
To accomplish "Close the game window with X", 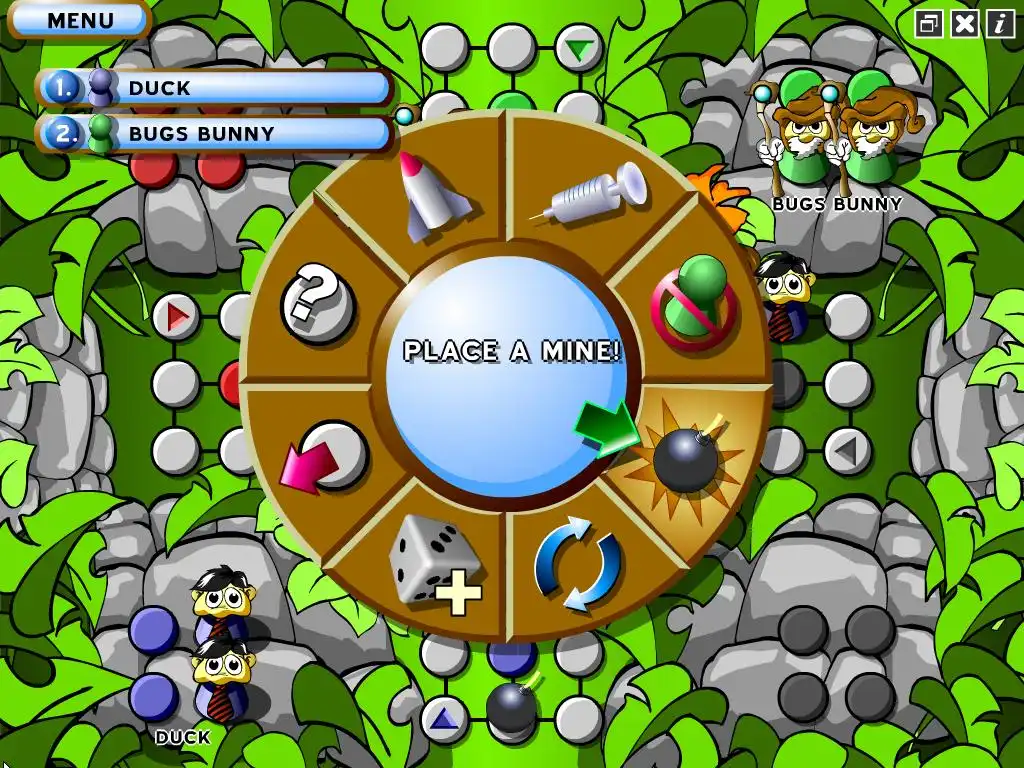I will click(964, 23).
